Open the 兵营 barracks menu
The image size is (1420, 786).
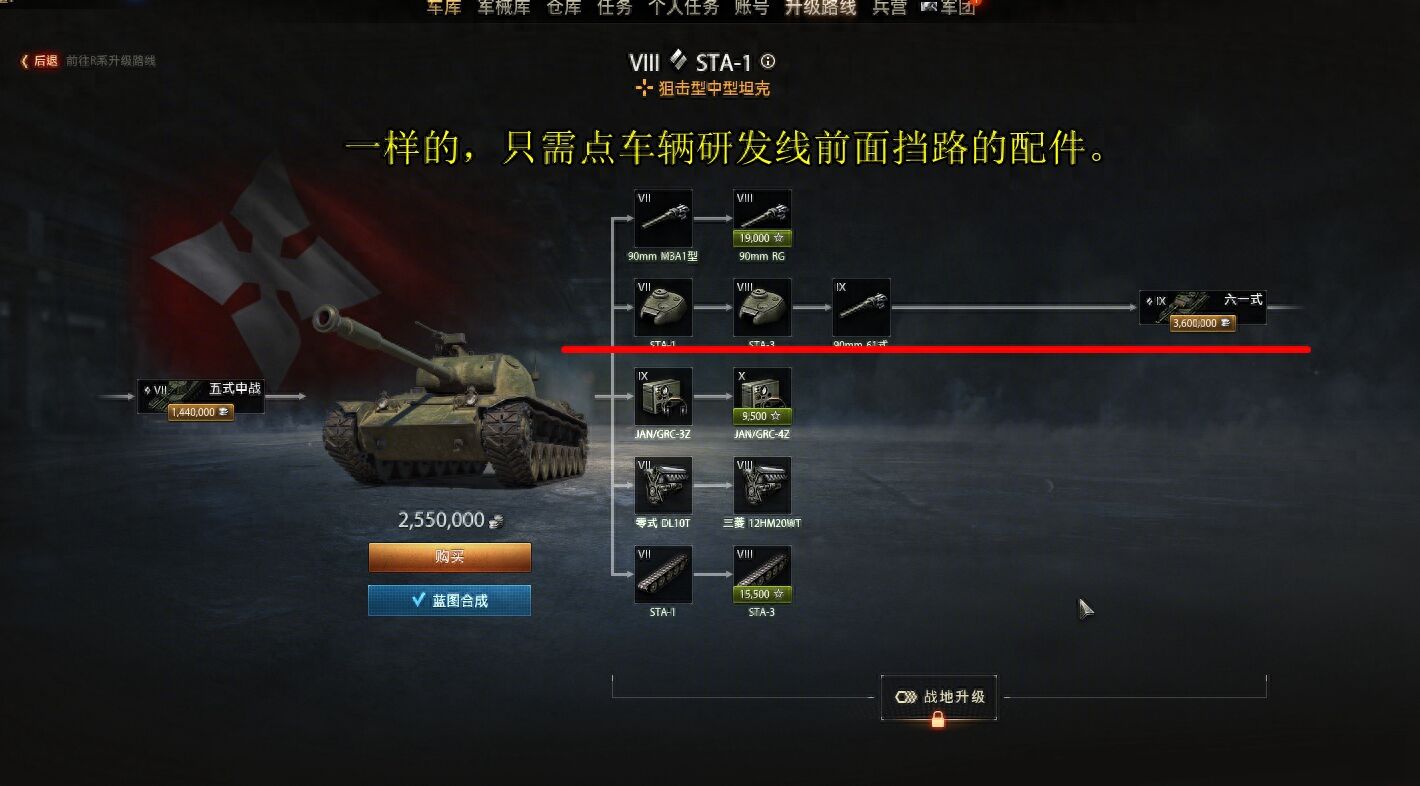(x=888, y=8)
